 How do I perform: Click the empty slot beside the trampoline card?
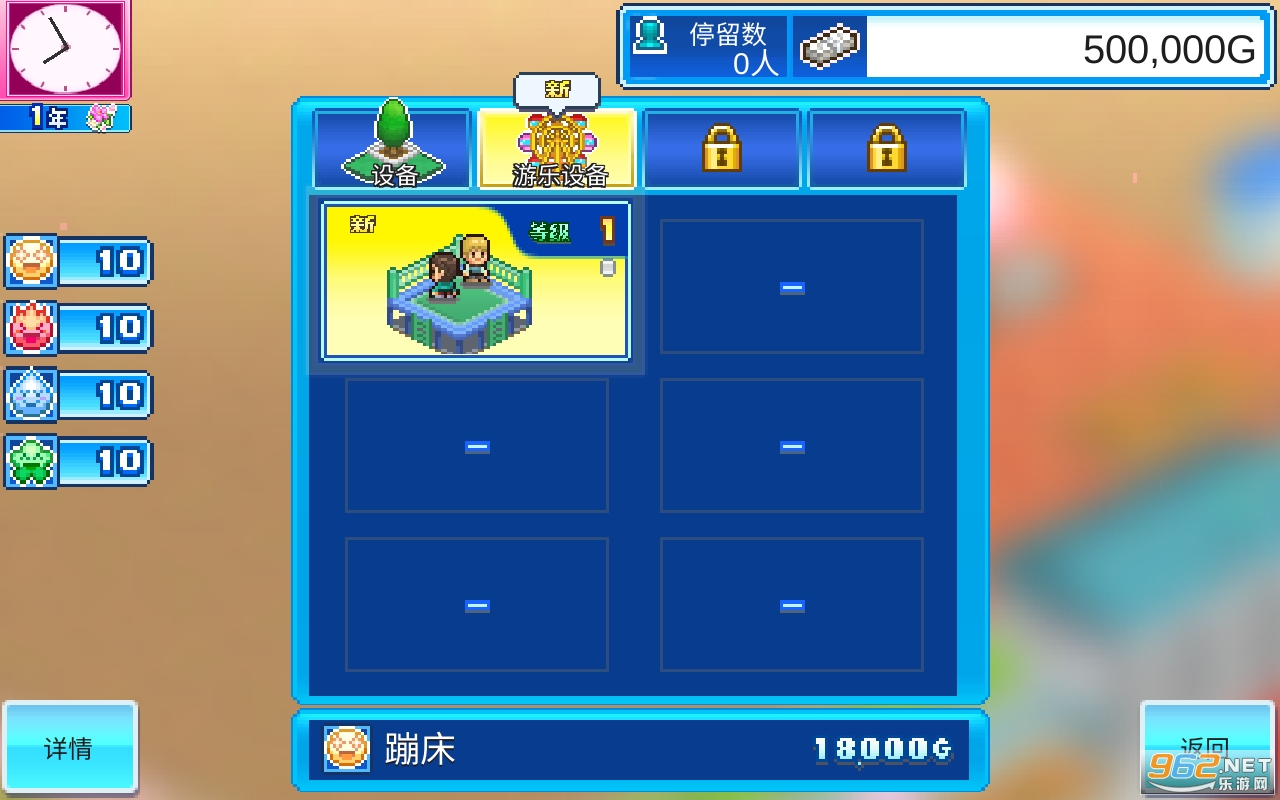click(791, 286)
